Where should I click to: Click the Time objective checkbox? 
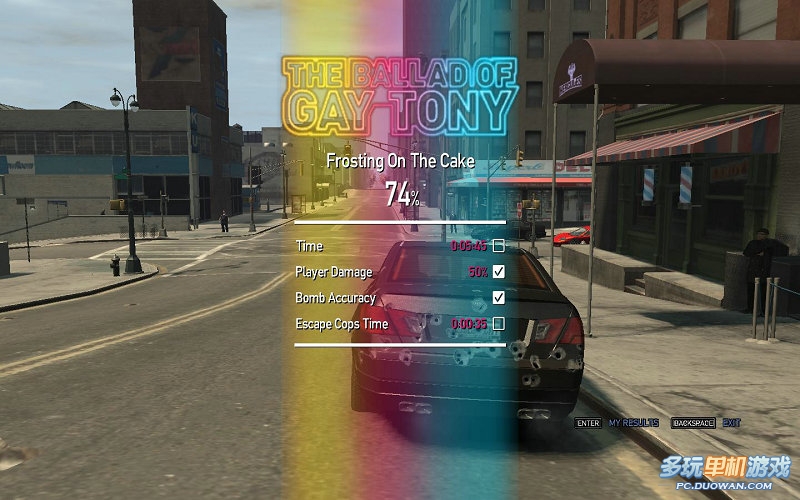point(498,245)
